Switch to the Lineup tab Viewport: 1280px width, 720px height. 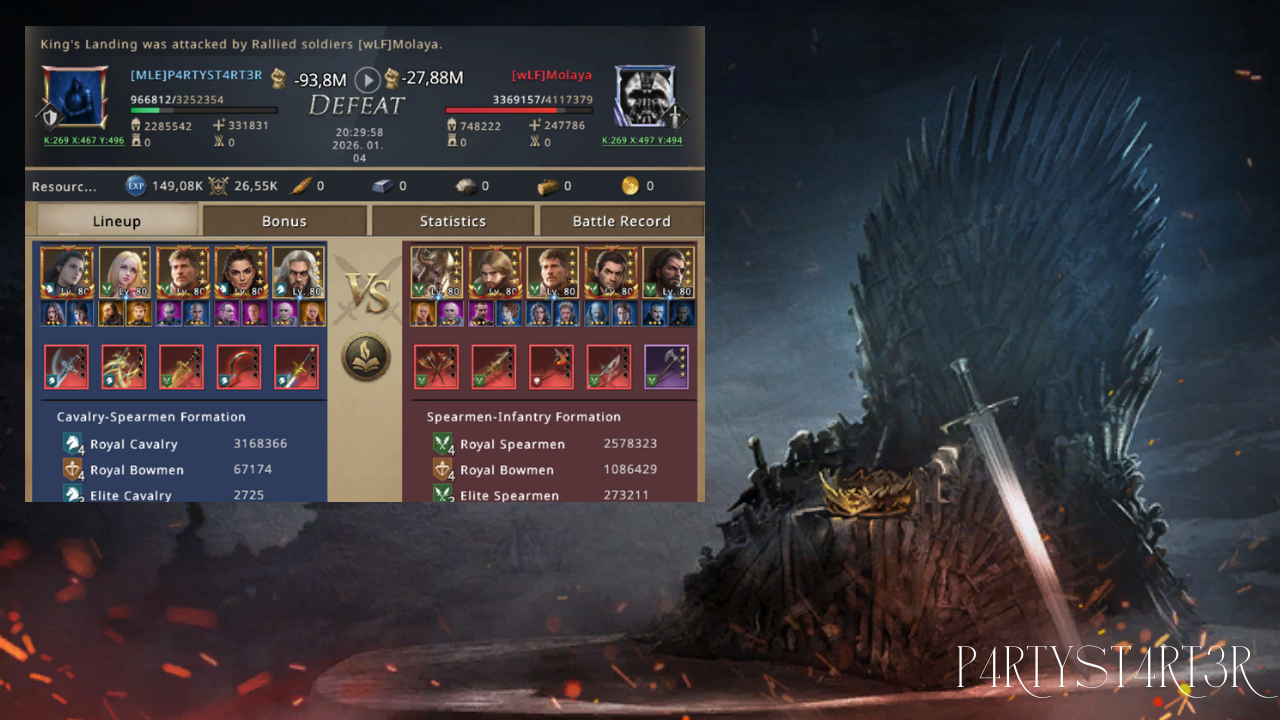tap(116, 221)
